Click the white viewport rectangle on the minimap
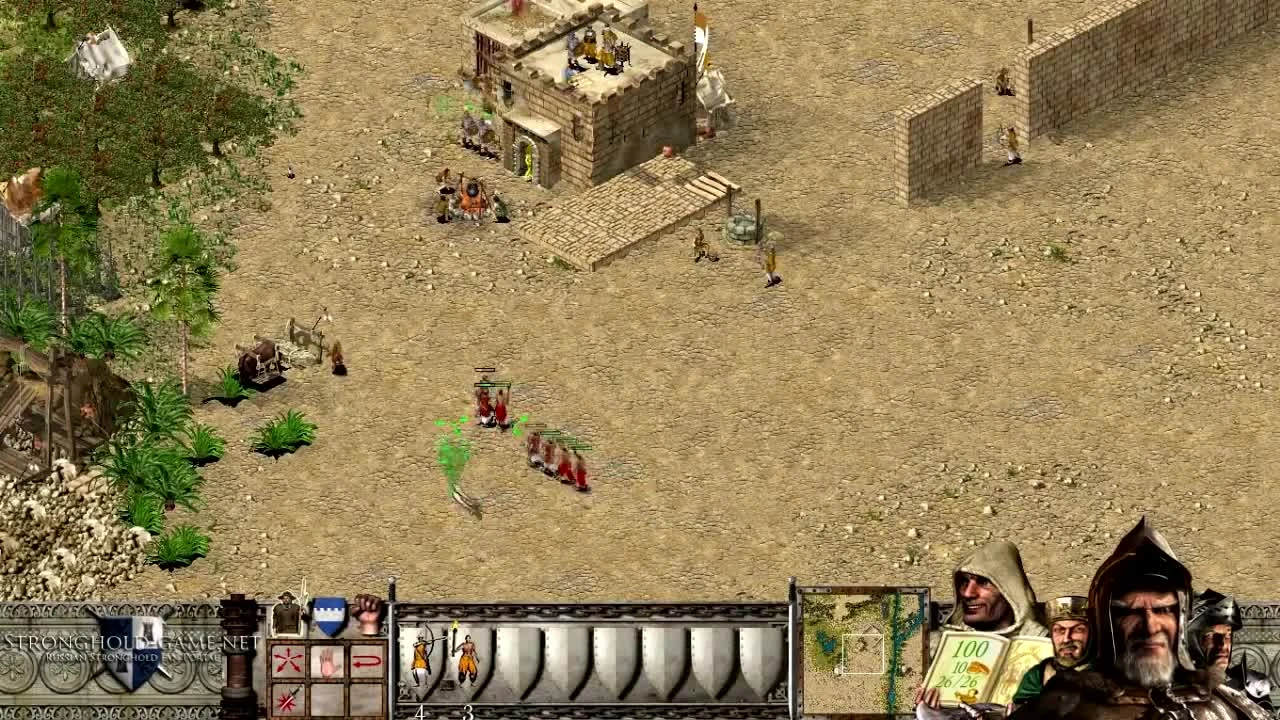Screen dimensions: 1280x720 (862, 653)
